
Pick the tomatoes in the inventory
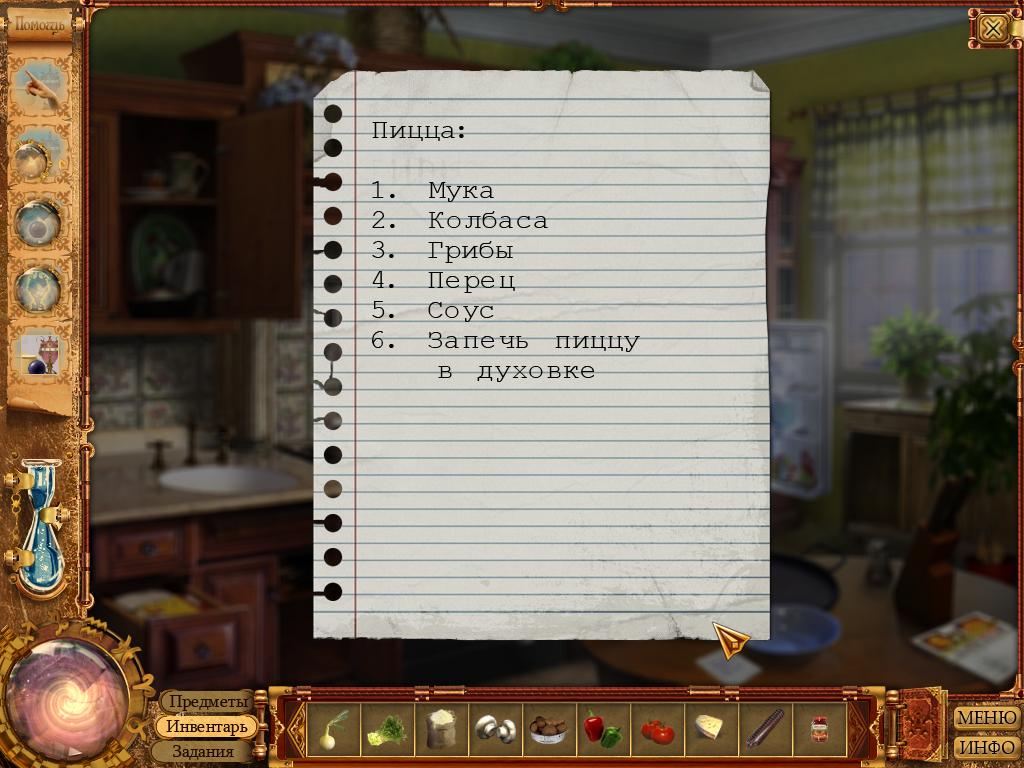[x=656, y=728]
